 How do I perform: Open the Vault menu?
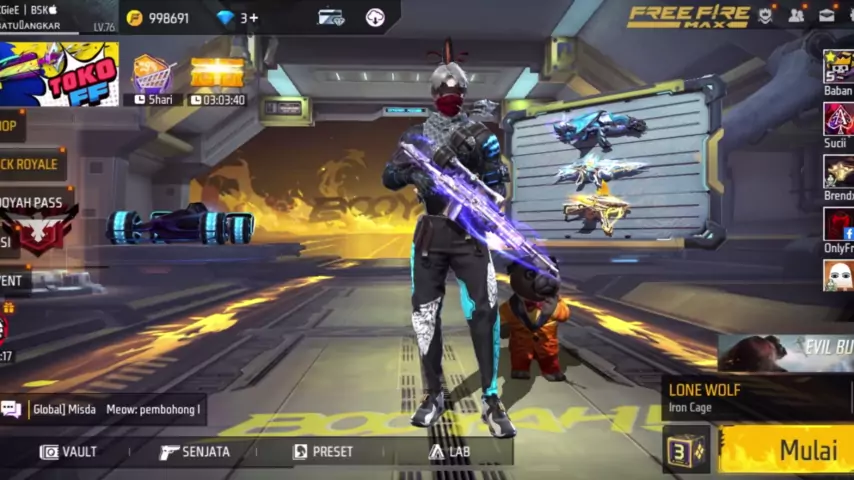[x=68, y=452]
